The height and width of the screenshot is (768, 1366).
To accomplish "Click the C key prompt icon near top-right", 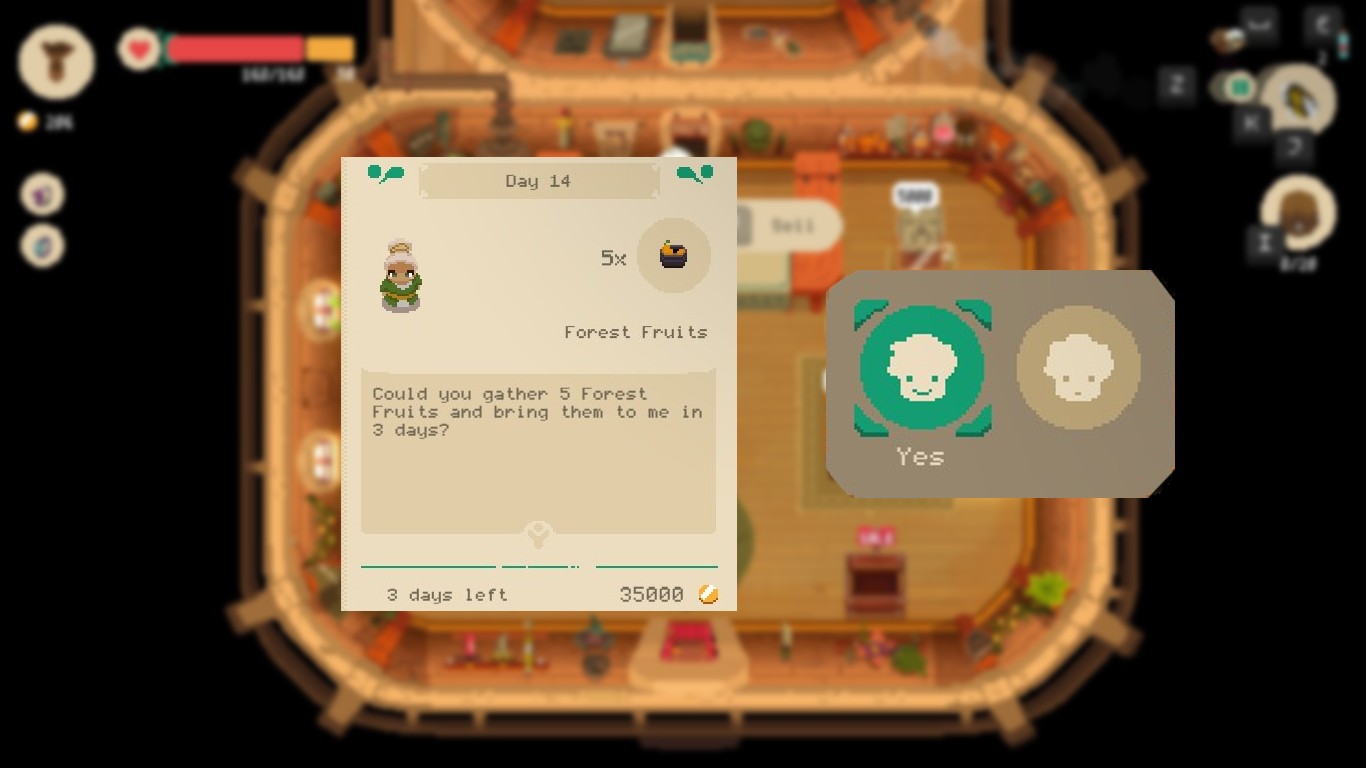I will pyautogui.click(x=1322, y=22).
